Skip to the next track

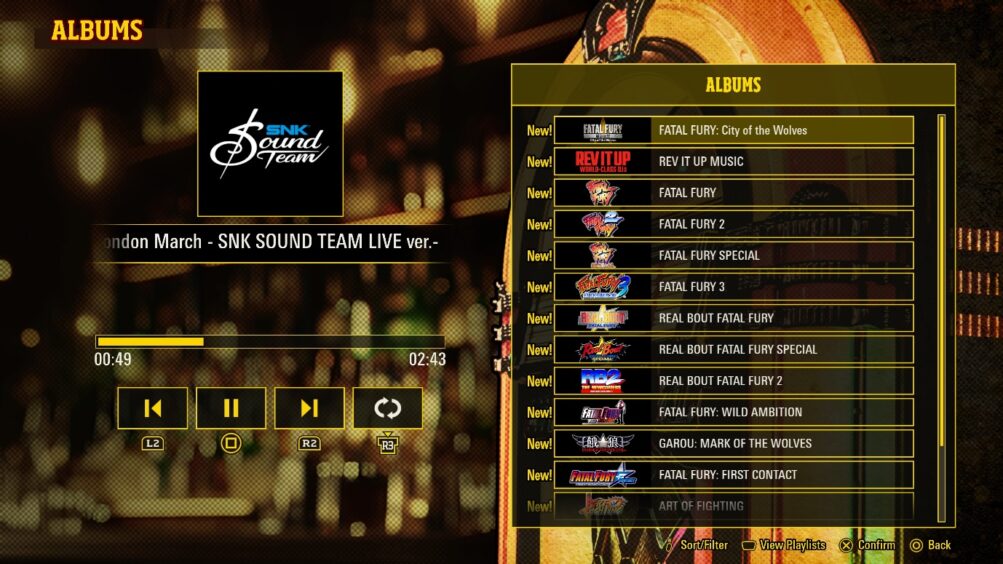[309, 408]
